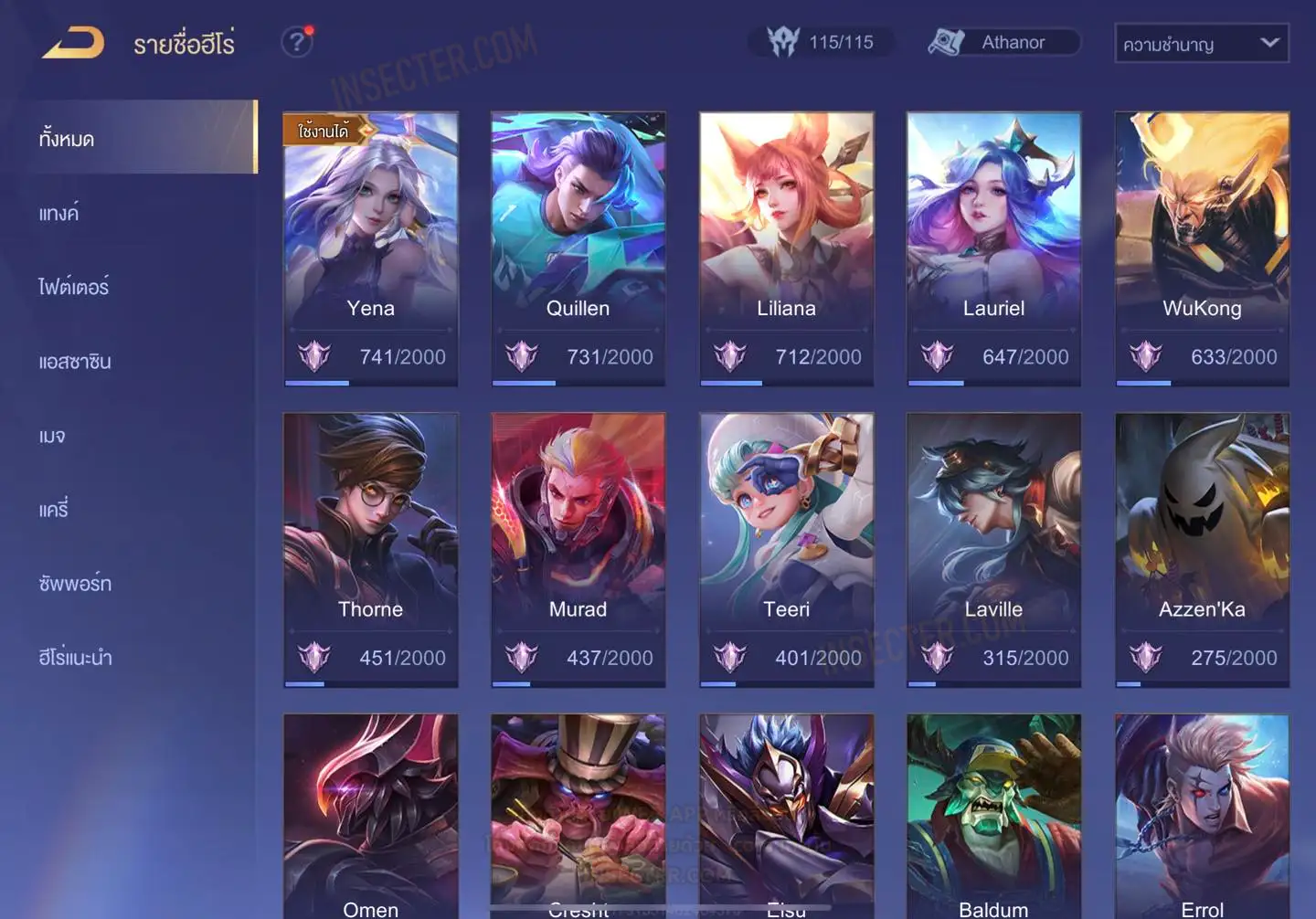Image resolution: width=1316 pixels, height=919 pixels.
Task: View the ฮีโร่แนะนำ tab
Action: 75,658
